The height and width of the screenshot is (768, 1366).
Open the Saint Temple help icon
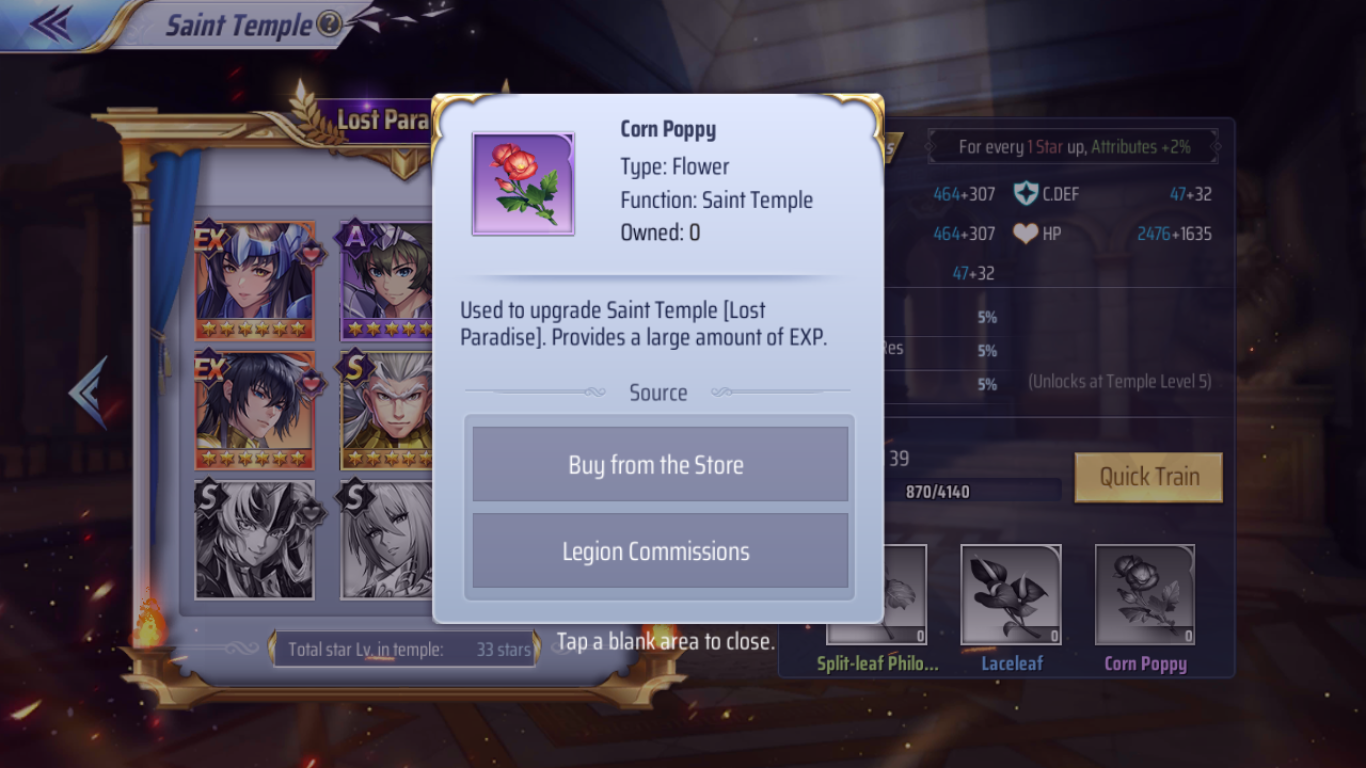point(329,24)
